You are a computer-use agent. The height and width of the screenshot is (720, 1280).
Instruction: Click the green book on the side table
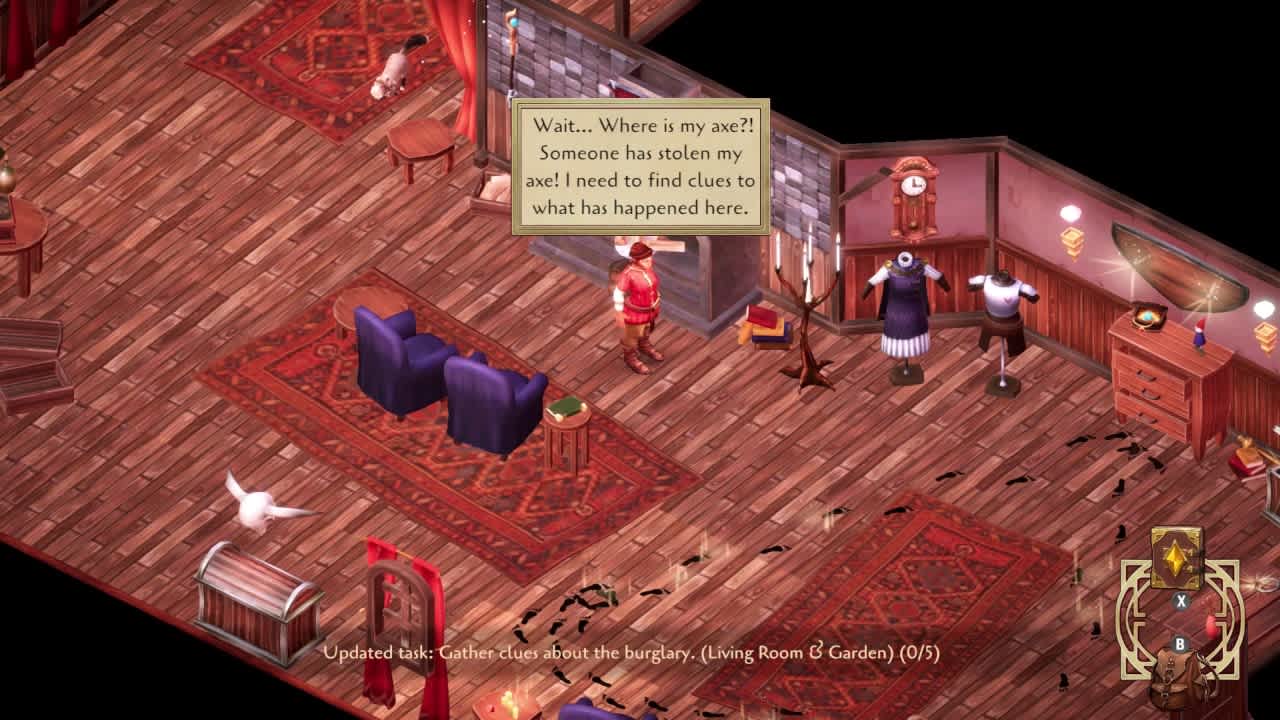tap(566, 408)
